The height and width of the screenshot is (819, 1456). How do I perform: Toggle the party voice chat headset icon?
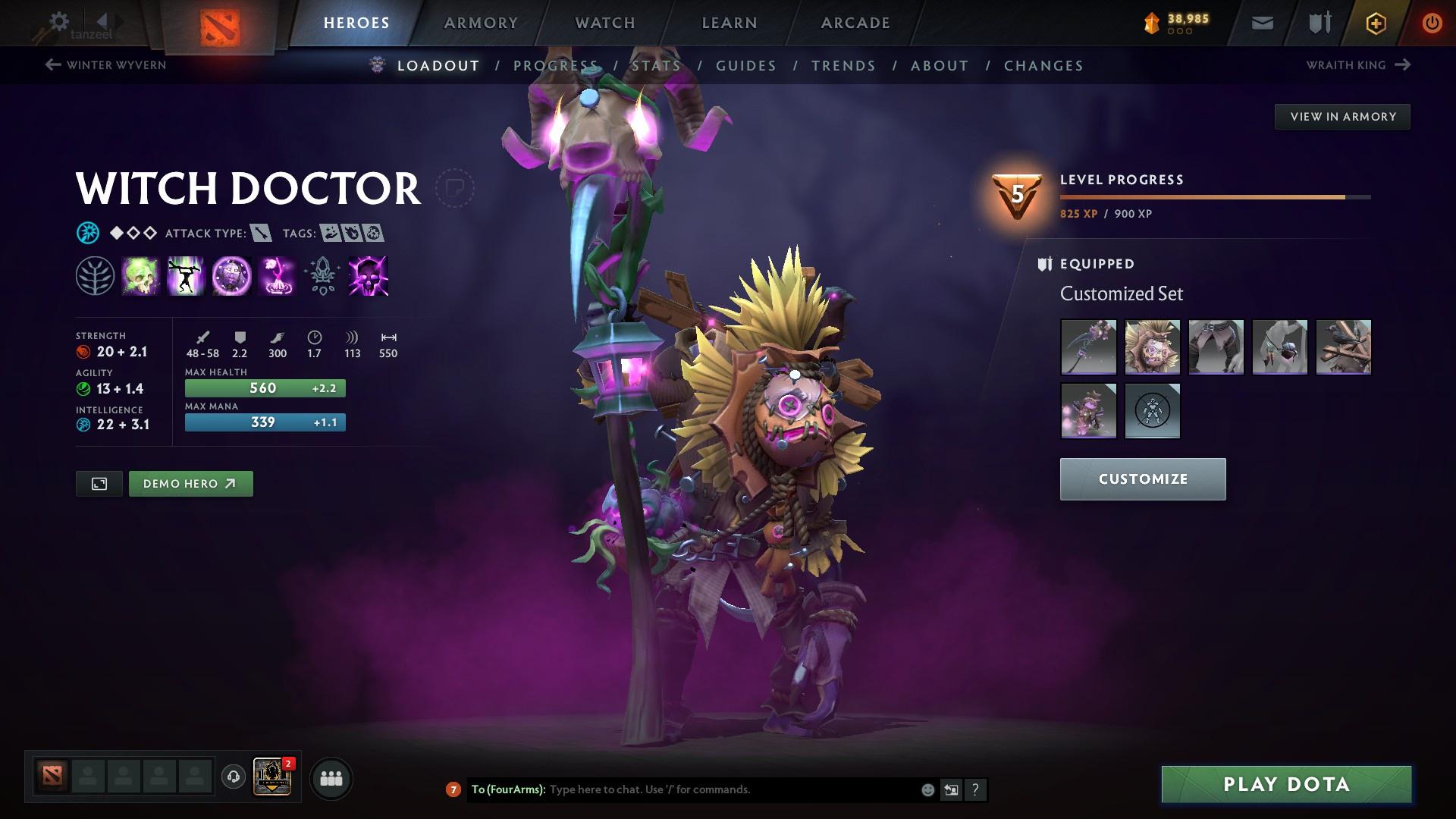[234, 777]
